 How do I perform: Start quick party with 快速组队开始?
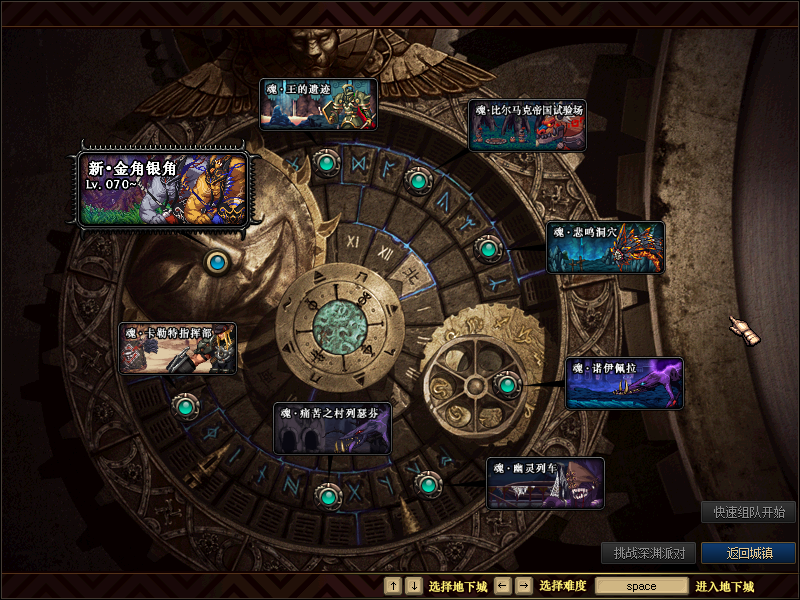pyautogui.click(x=748, y=512)
